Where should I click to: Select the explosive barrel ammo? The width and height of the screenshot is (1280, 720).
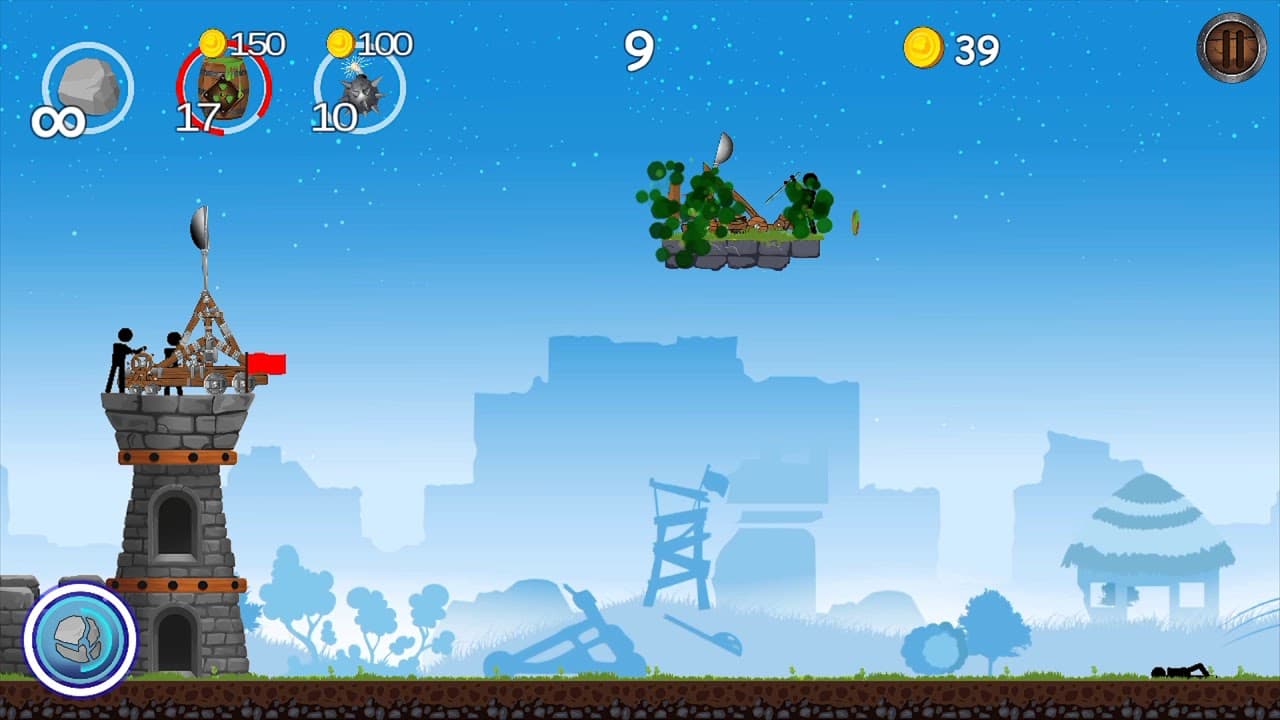[x=222, y=85]
